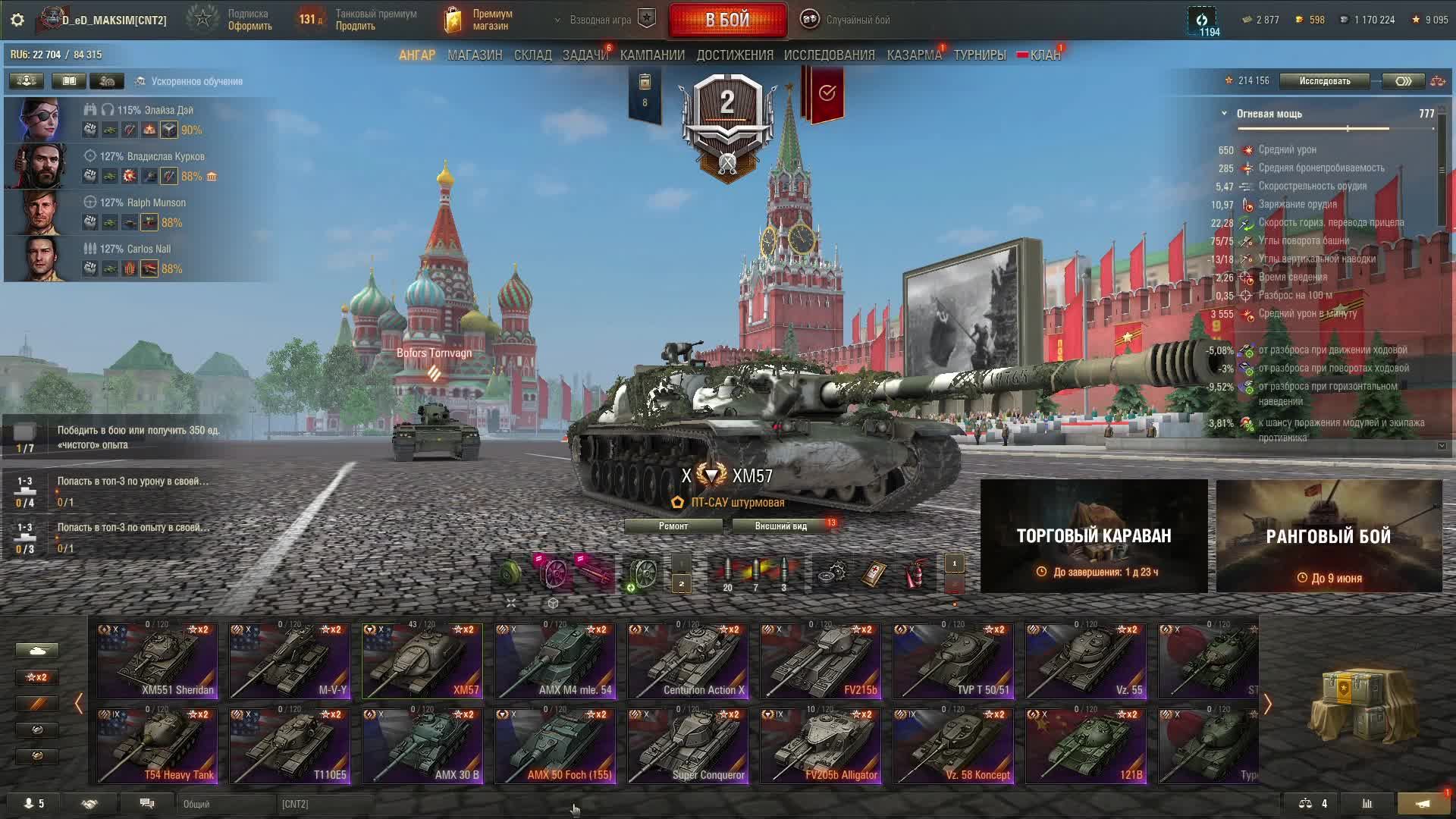Show next tanks with right carousel arrow
Image resolution: width=1456 pixels, height=819 pixels.
[x=1267, y=704]
